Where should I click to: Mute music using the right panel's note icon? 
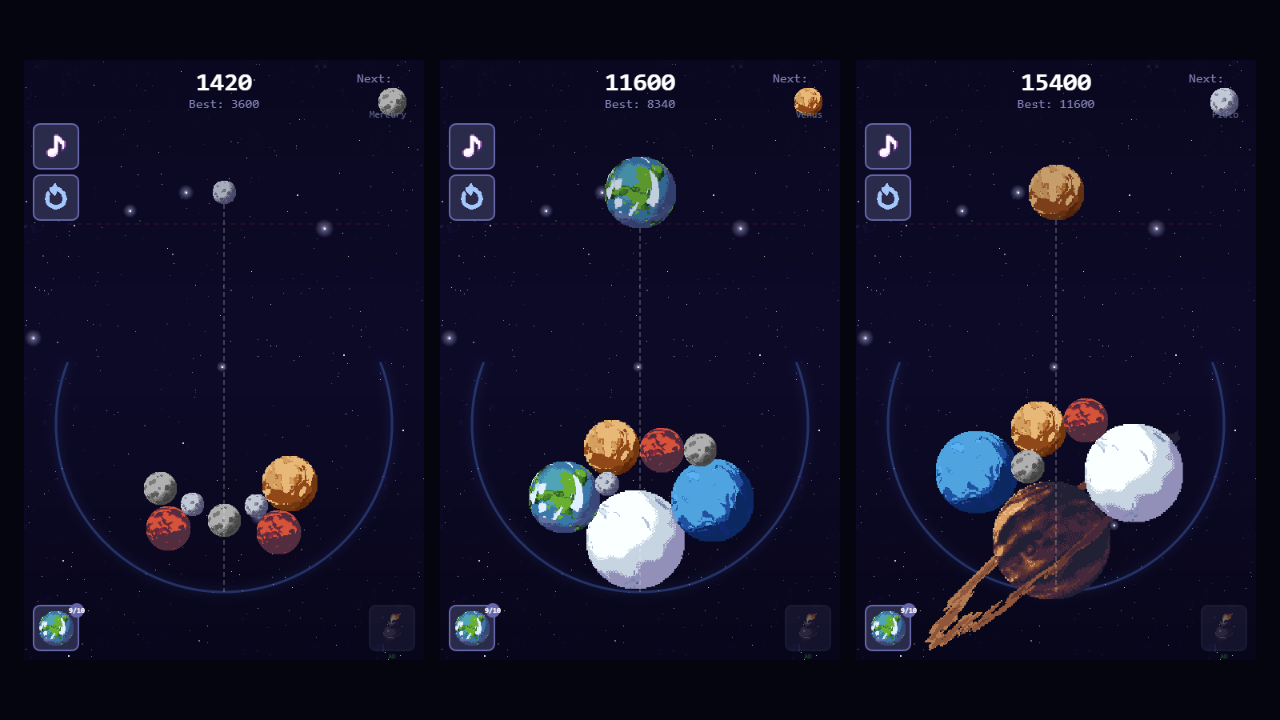(x=887, y=146)
